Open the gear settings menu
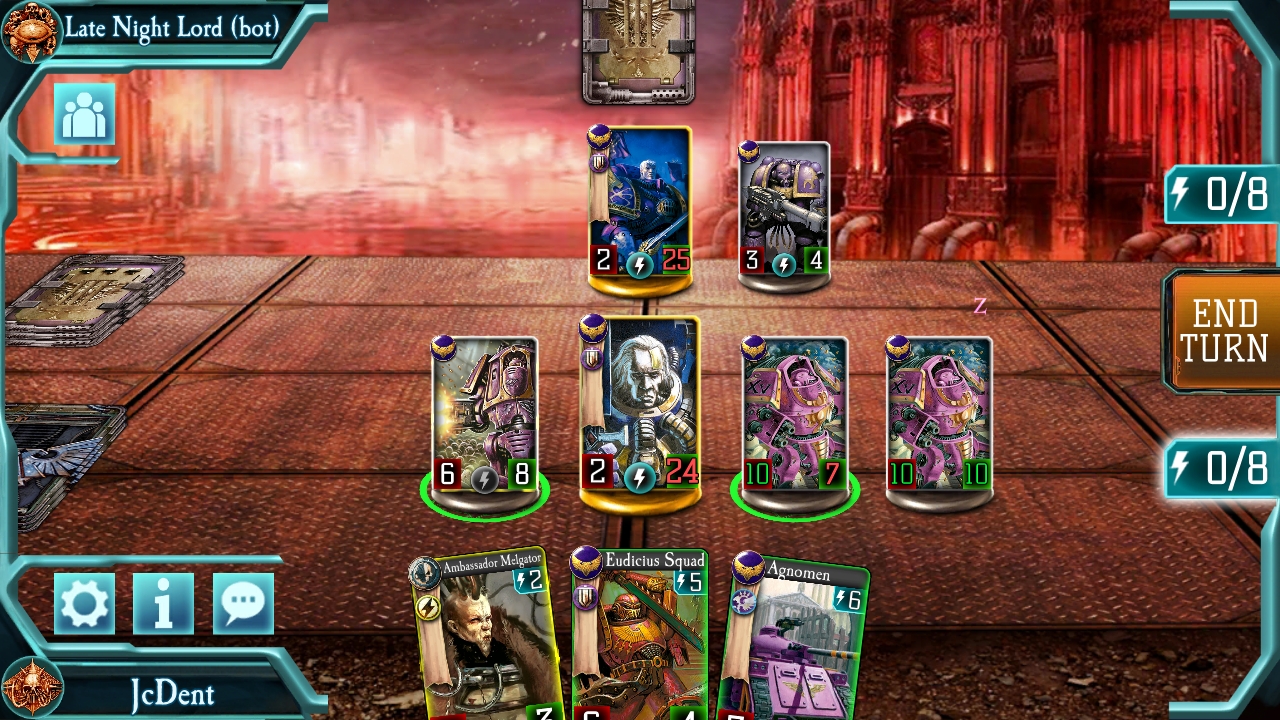Screen dimensions: 1280x720 point(84,604)
